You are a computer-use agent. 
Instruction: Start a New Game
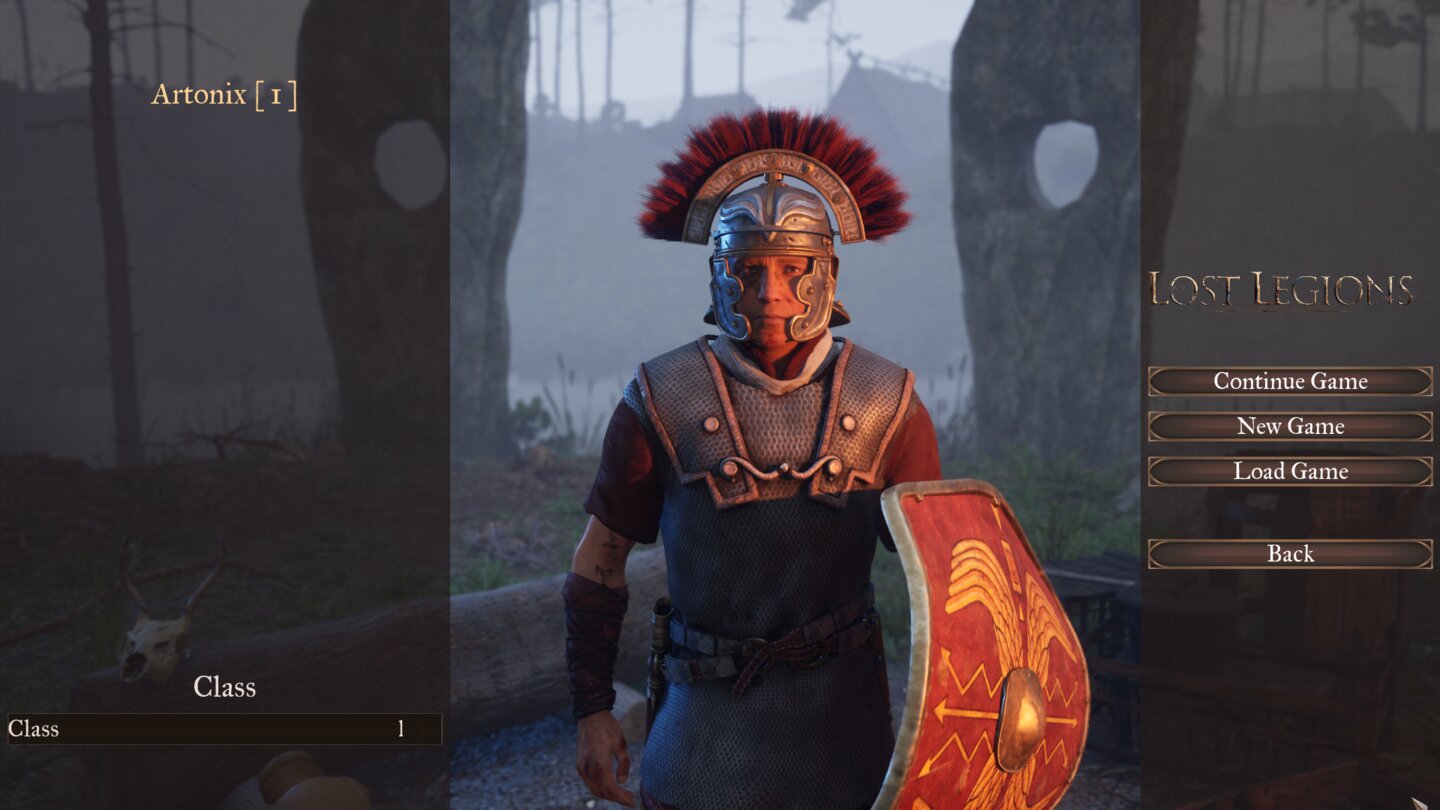point(1290,426)
